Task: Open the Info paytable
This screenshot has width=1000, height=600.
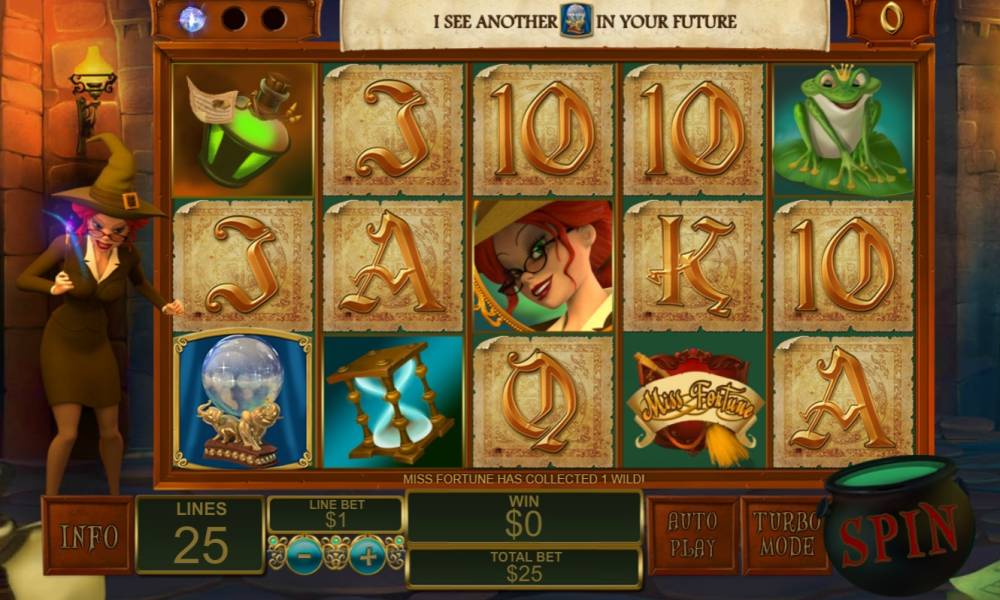Action: 88,536
